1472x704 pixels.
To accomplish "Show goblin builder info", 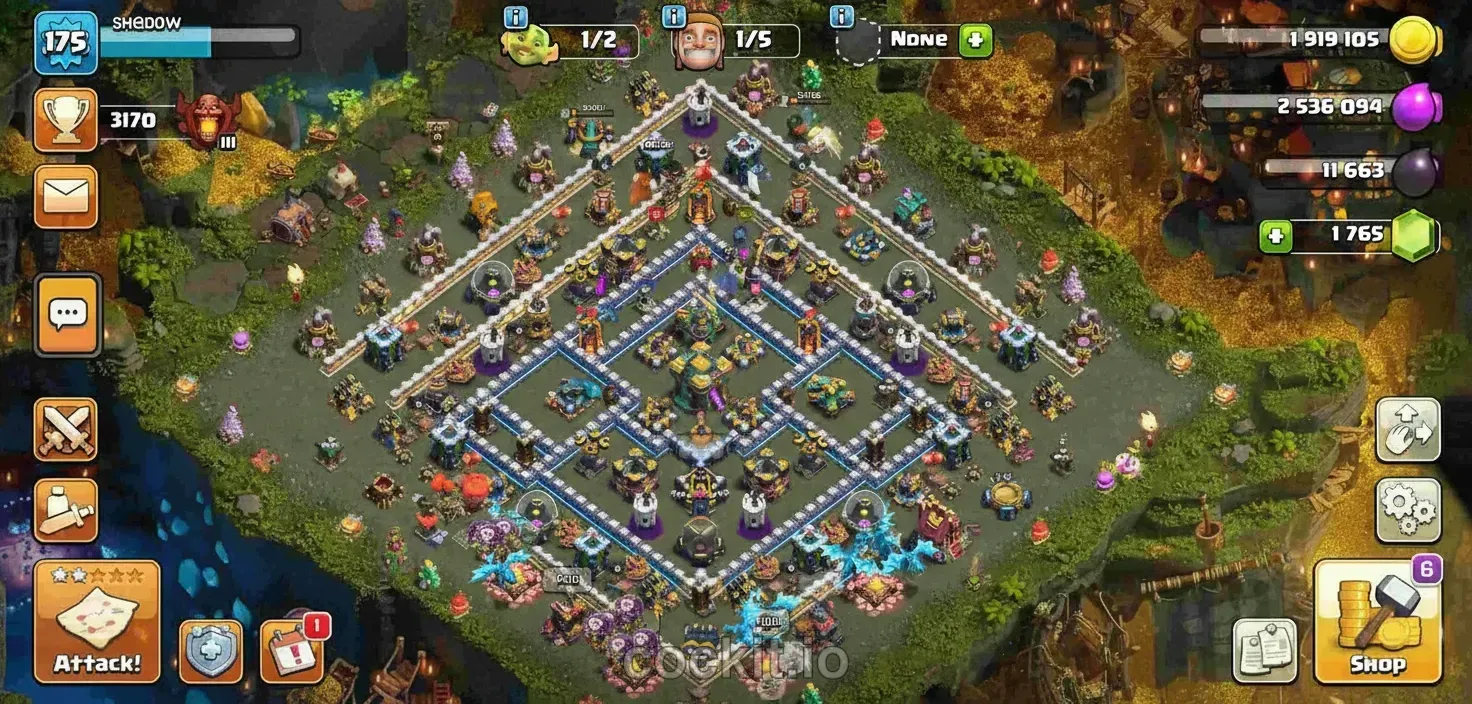I will (x=516, y=17).
